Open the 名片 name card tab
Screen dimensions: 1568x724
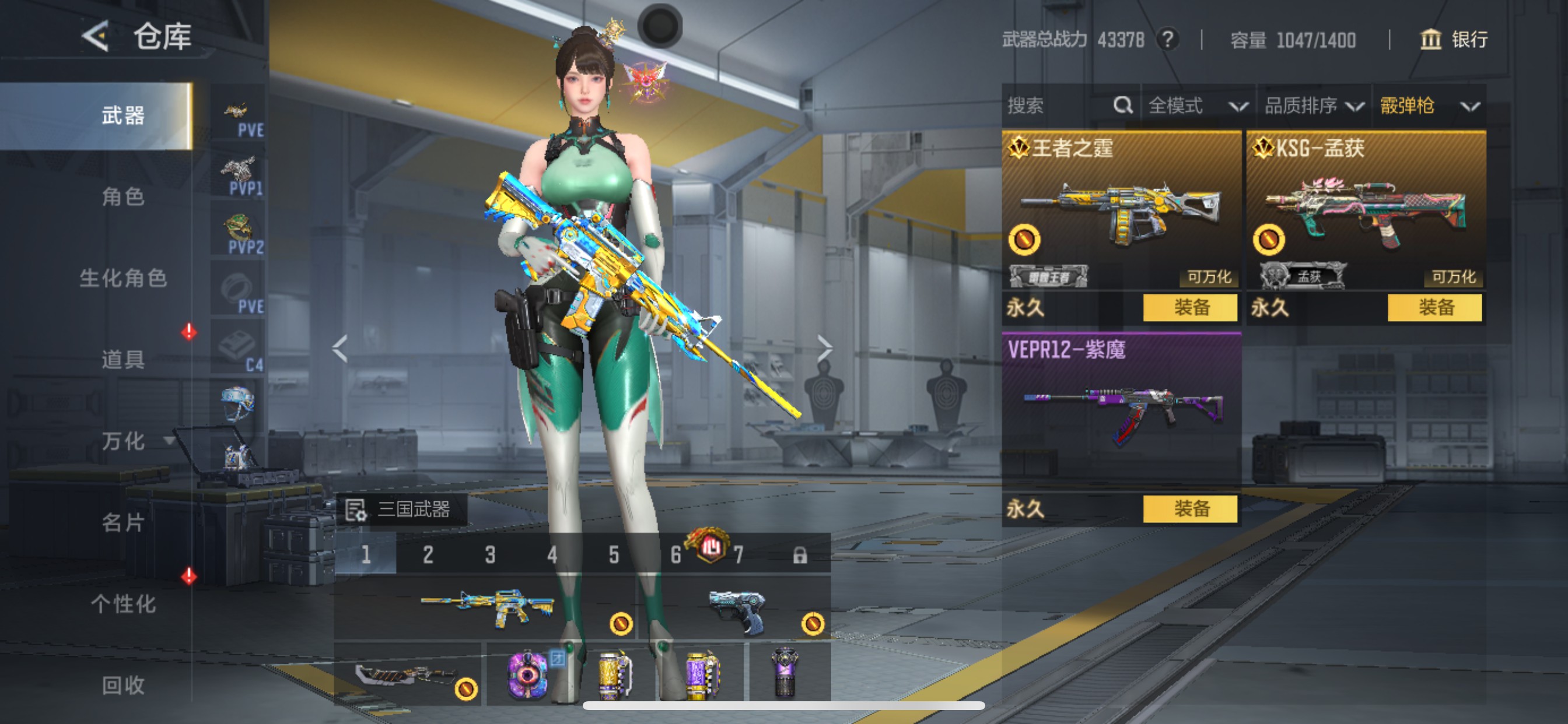point(123,522)
